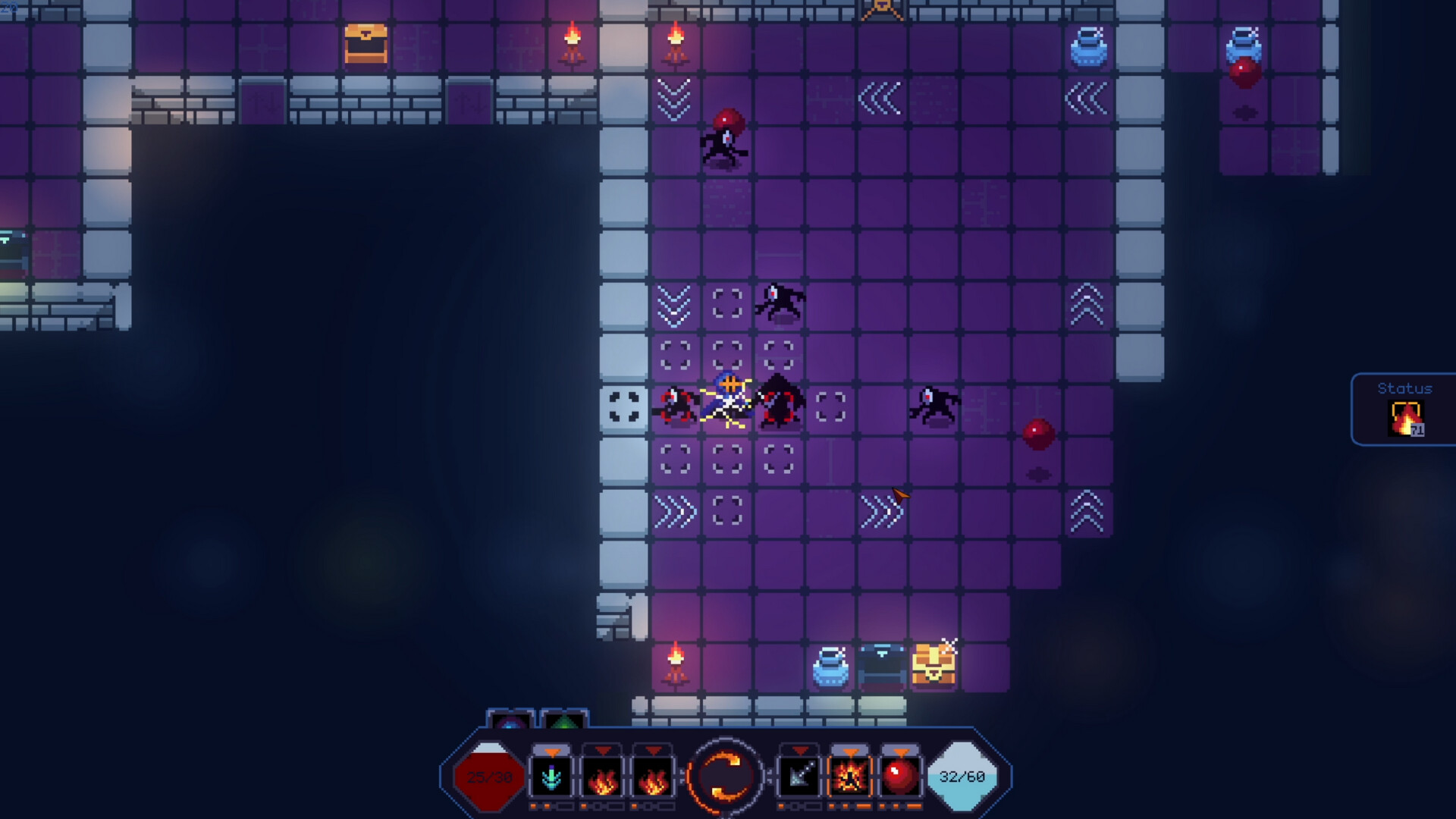Image resolution: width=1456 pixels, height=819 pixels.
Task: Click the red triangle above the first flame spell
Action: click(604, 751)
